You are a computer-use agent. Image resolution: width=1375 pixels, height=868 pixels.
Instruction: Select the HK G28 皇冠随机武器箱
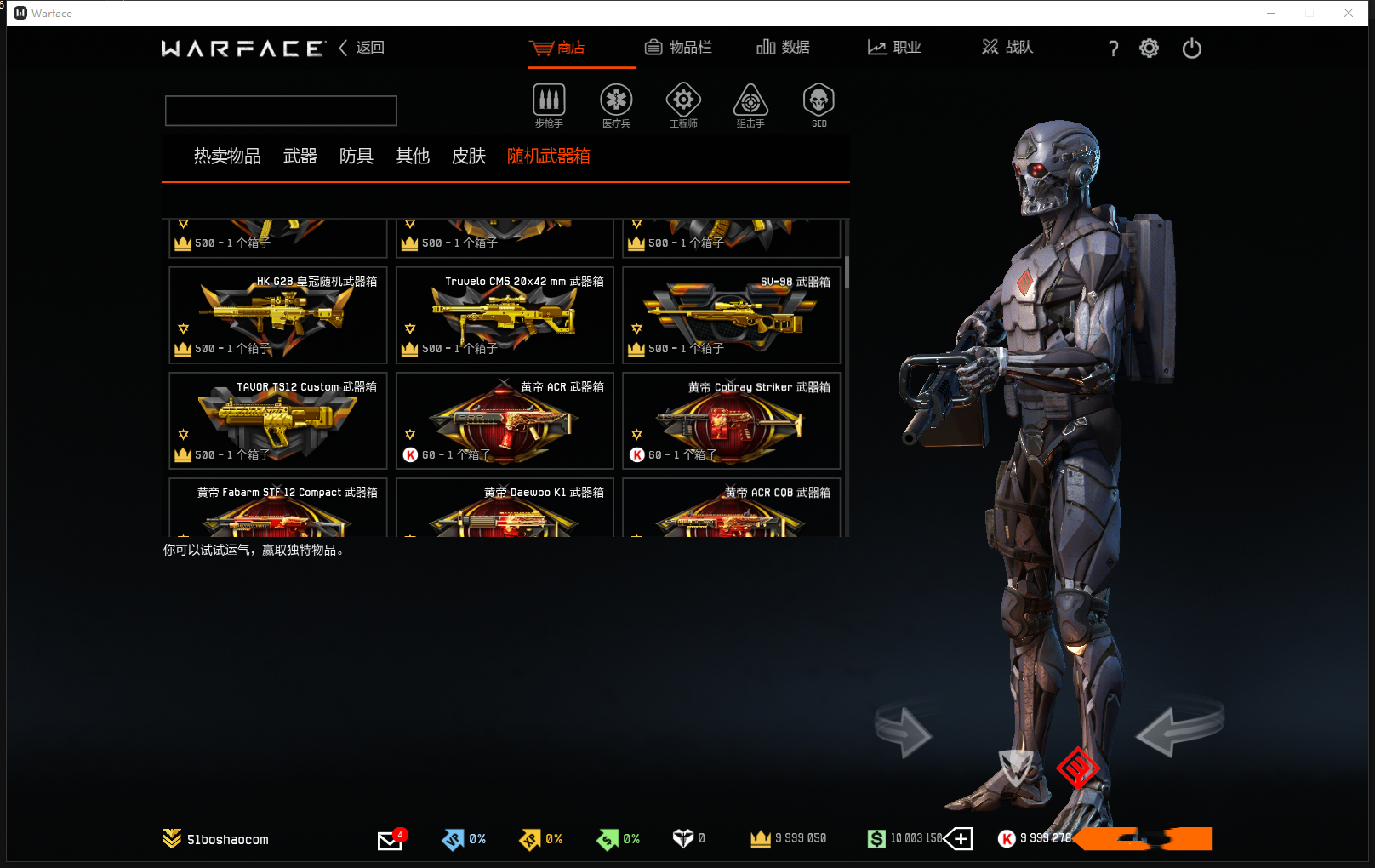(x=278, y=315)
